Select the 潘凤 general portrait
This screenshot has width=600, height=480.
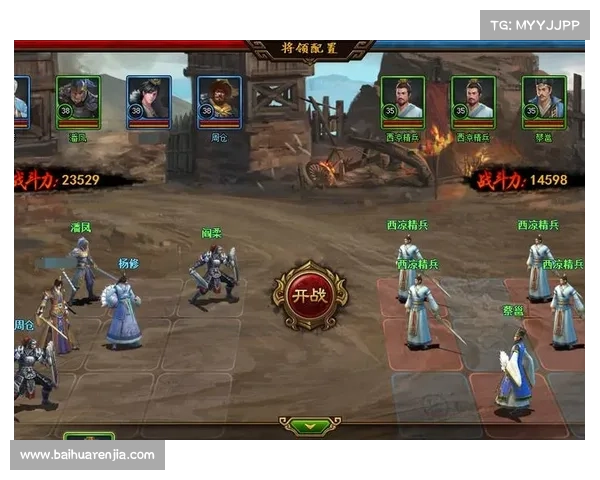point(78,101)
